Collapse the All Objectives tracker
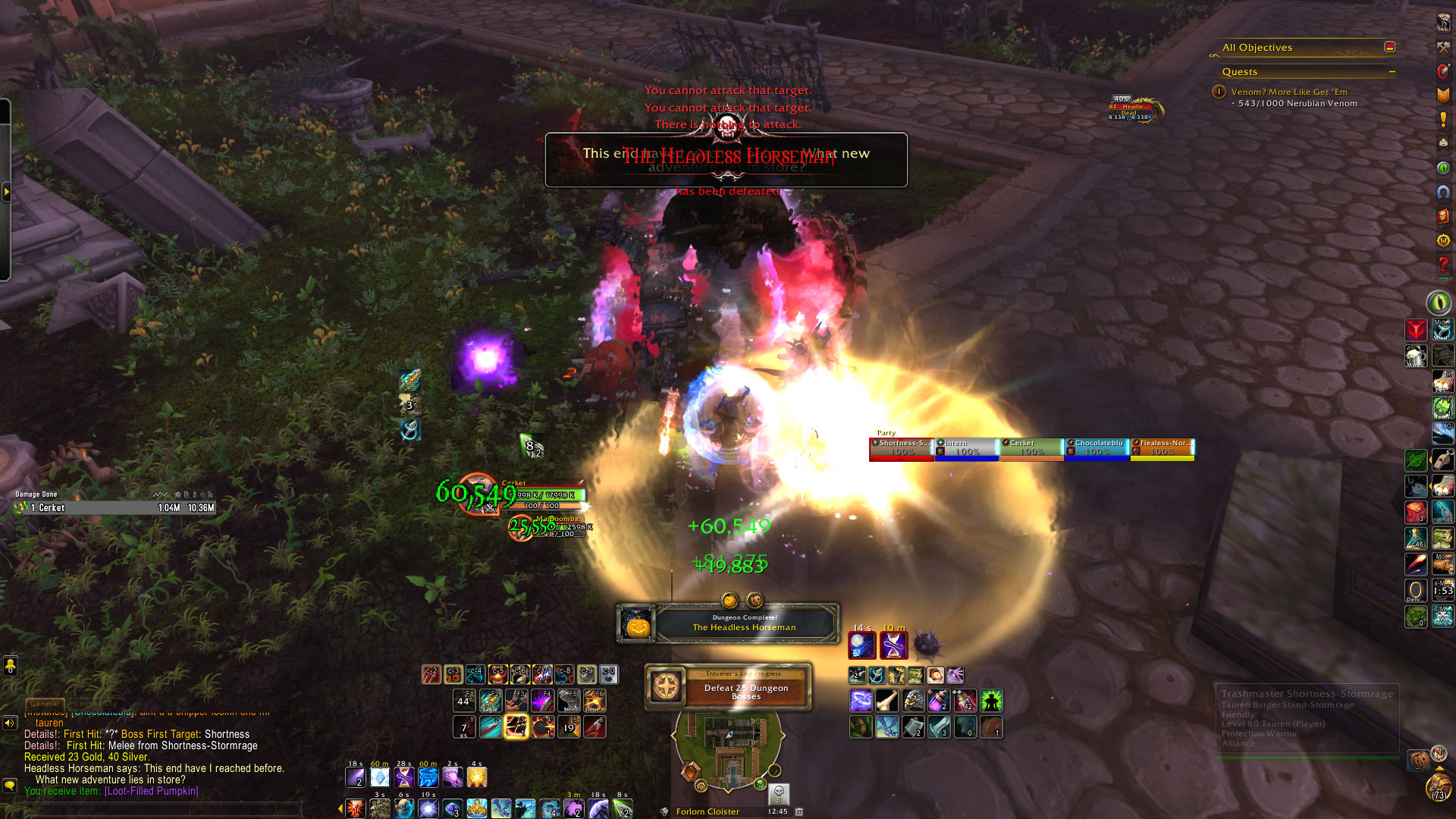1456x819 pixels. pos(1389,47)
